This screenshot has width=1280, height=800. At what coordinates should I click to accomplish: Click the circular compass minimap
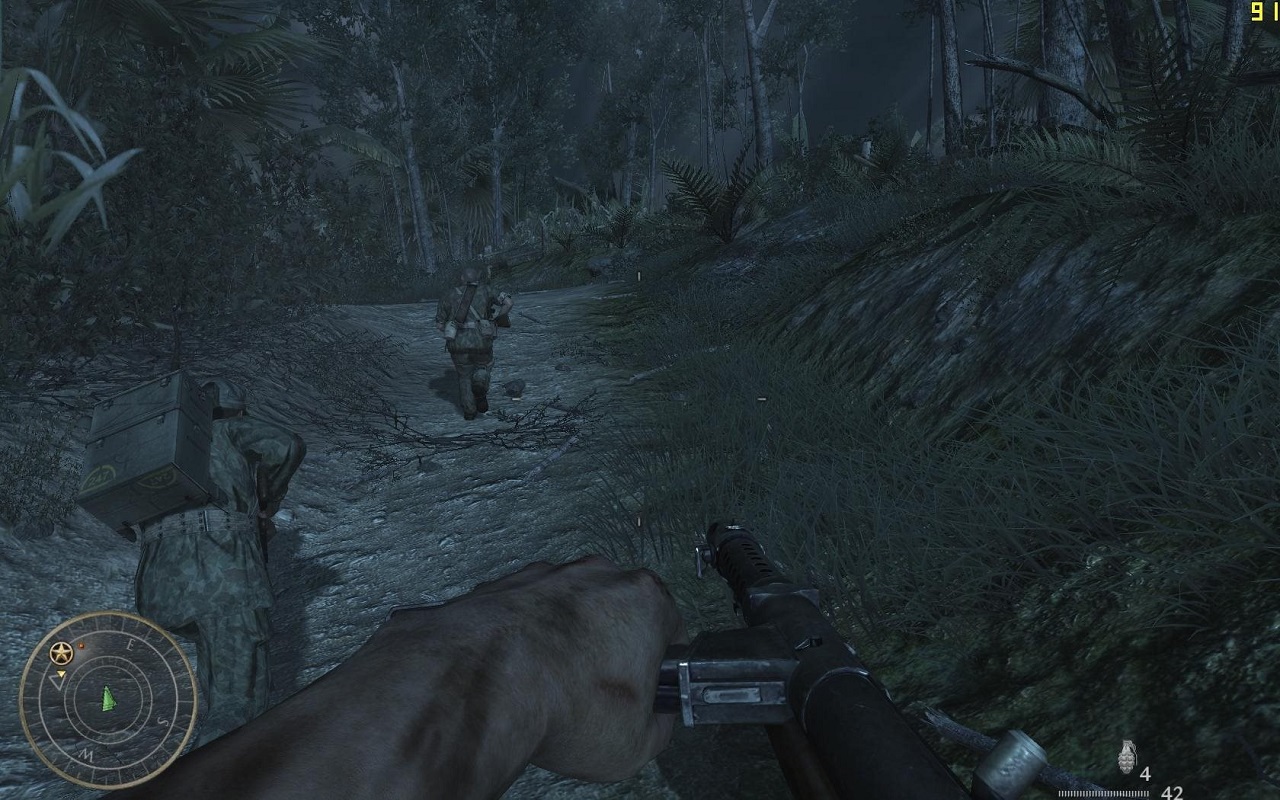pos(108,700)
